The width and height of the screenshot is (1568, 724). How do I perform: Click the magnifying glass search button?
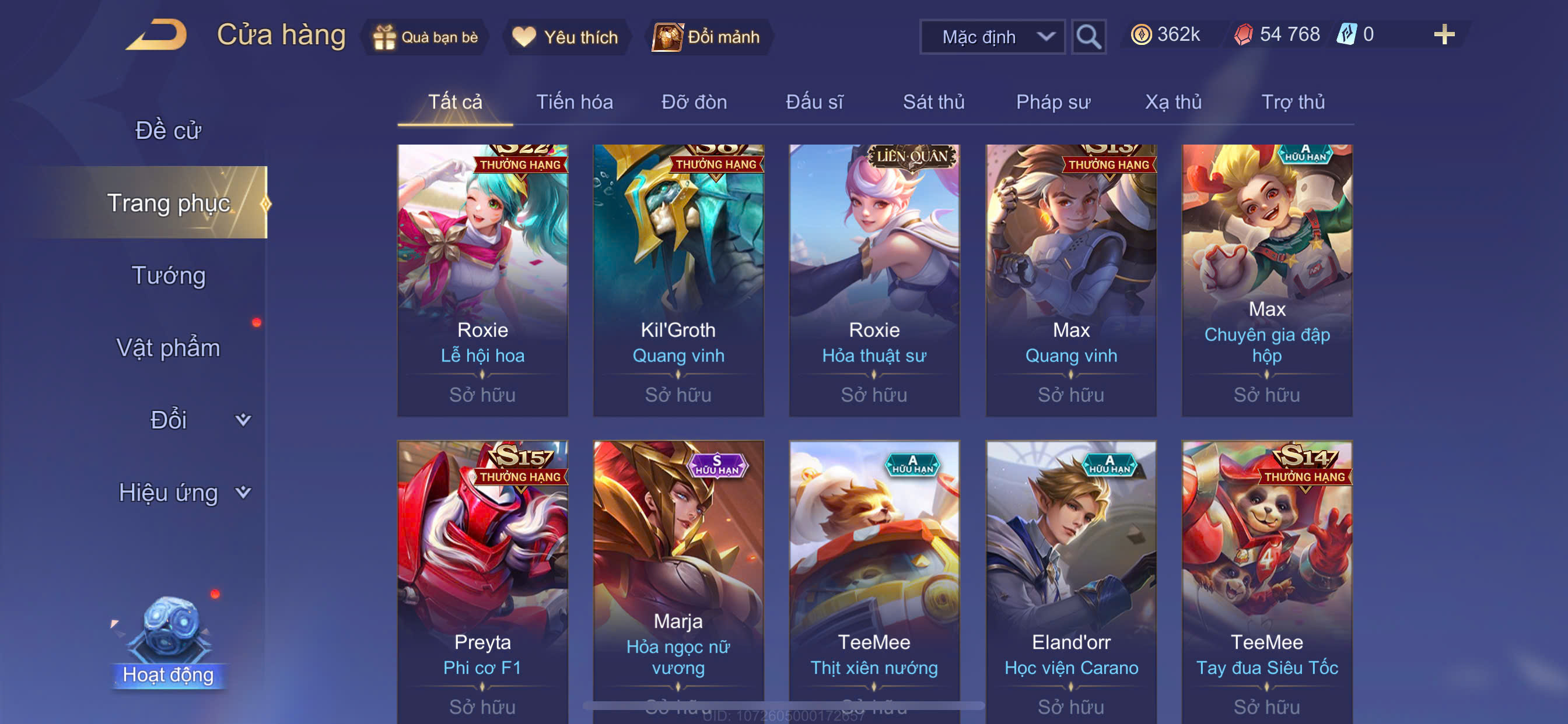[x=1088, y=37]
